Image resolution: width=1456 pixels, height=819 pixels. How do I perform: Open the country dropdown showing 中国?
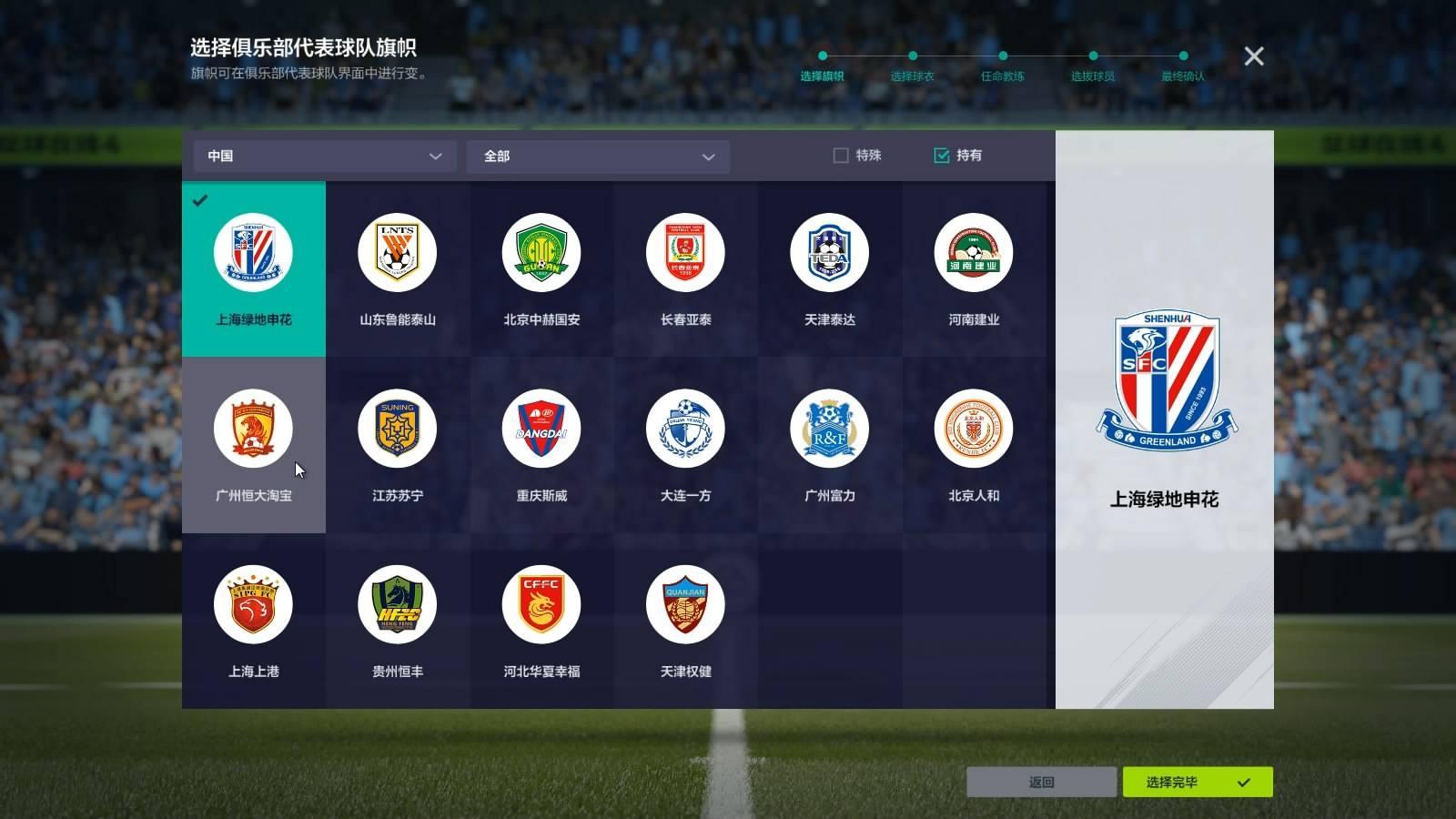324,156
